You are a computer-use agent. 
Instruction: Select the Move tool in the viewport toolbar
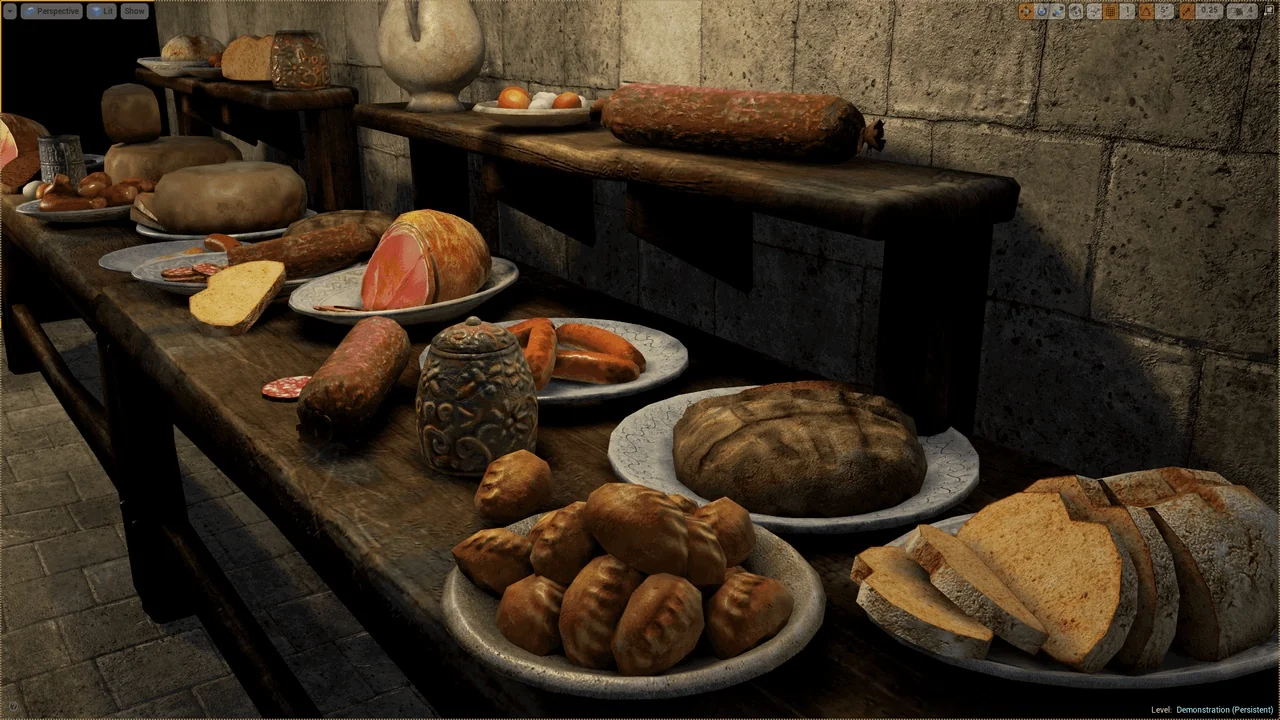[1027, 11]
